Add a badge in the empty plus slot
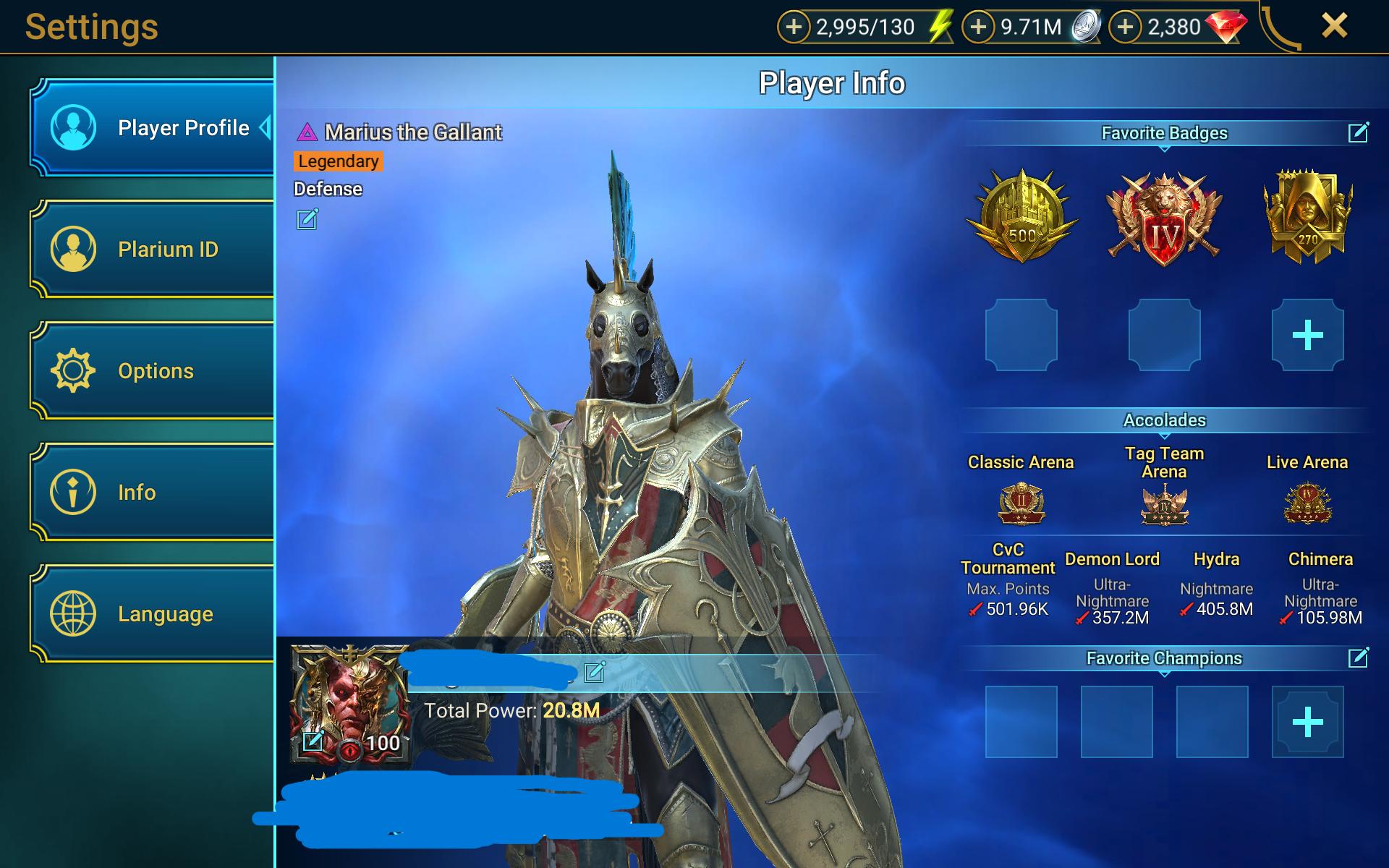The width and height of the screenshot is (1389, 868). coord(1307,334)
